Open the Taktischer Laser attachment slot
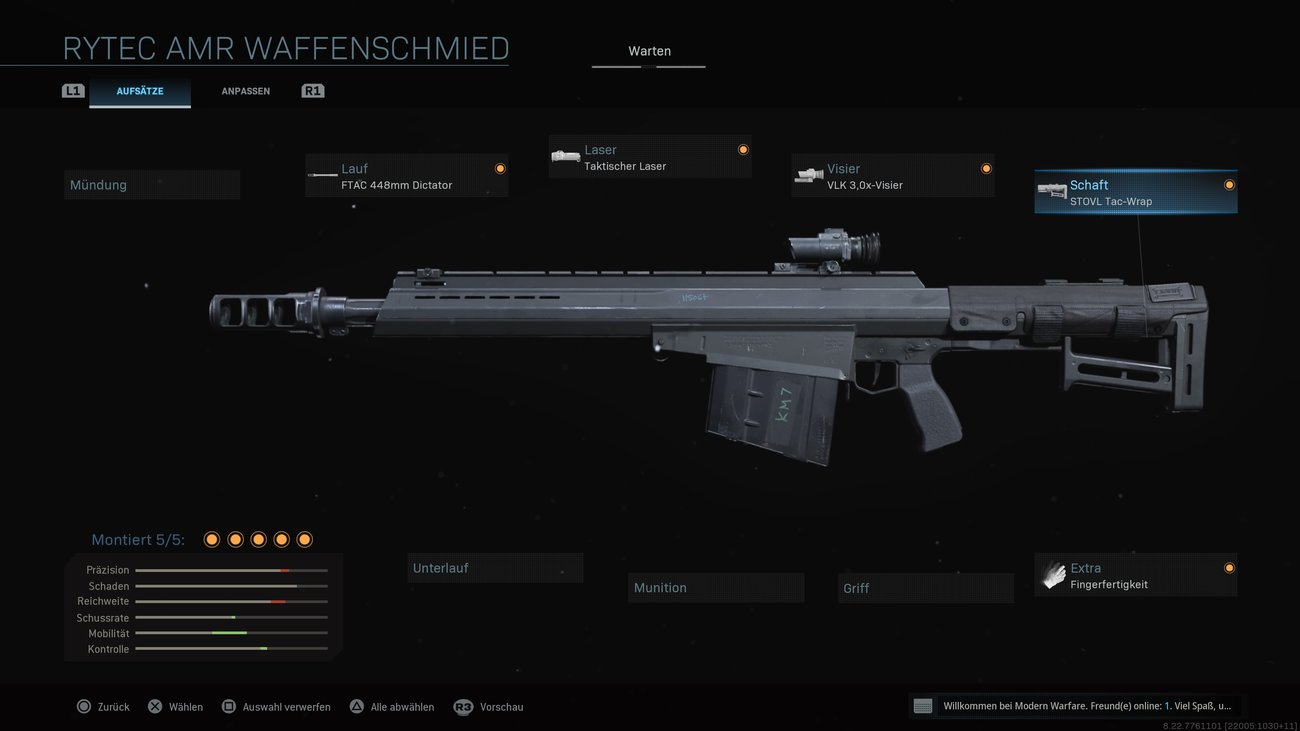The width and height of the screenshot is (1300, 731). pyautogui.click(x=650, y=157)
